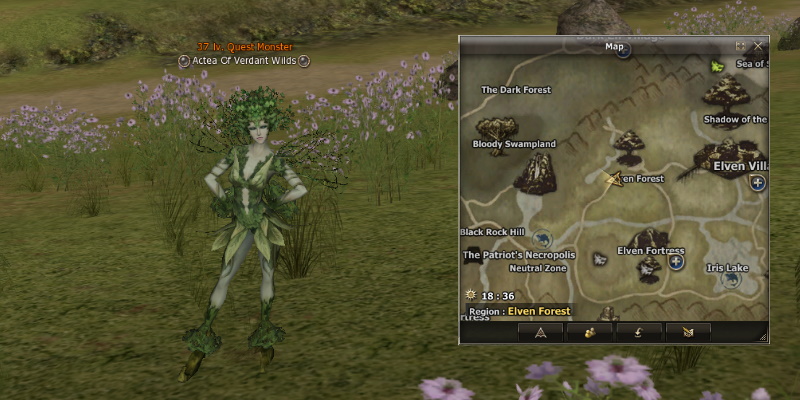Select the Shadow of the Mother Tree landmark
This screenshot has height=400, width=800.
735,119
